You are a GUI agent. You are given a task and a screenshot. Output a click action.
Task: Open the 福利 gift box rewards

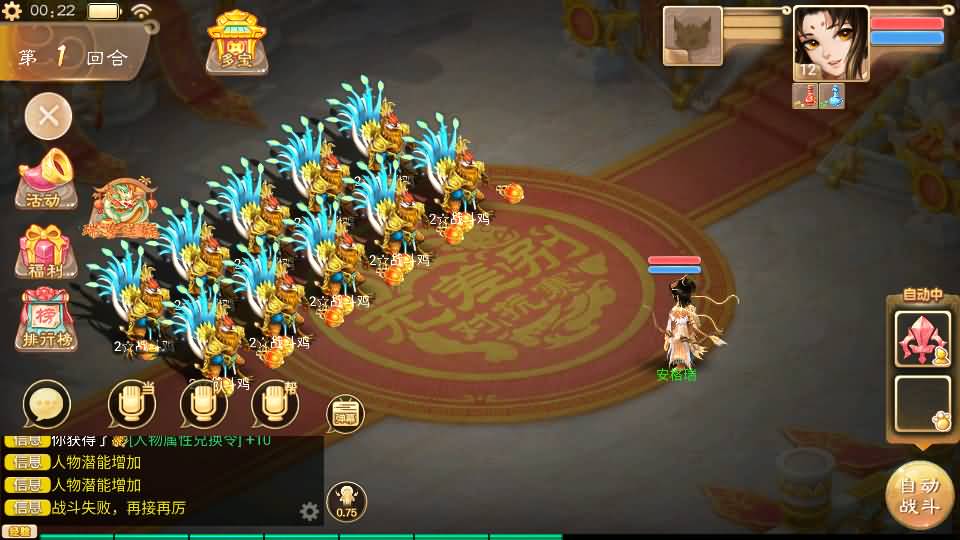point(46,252)
